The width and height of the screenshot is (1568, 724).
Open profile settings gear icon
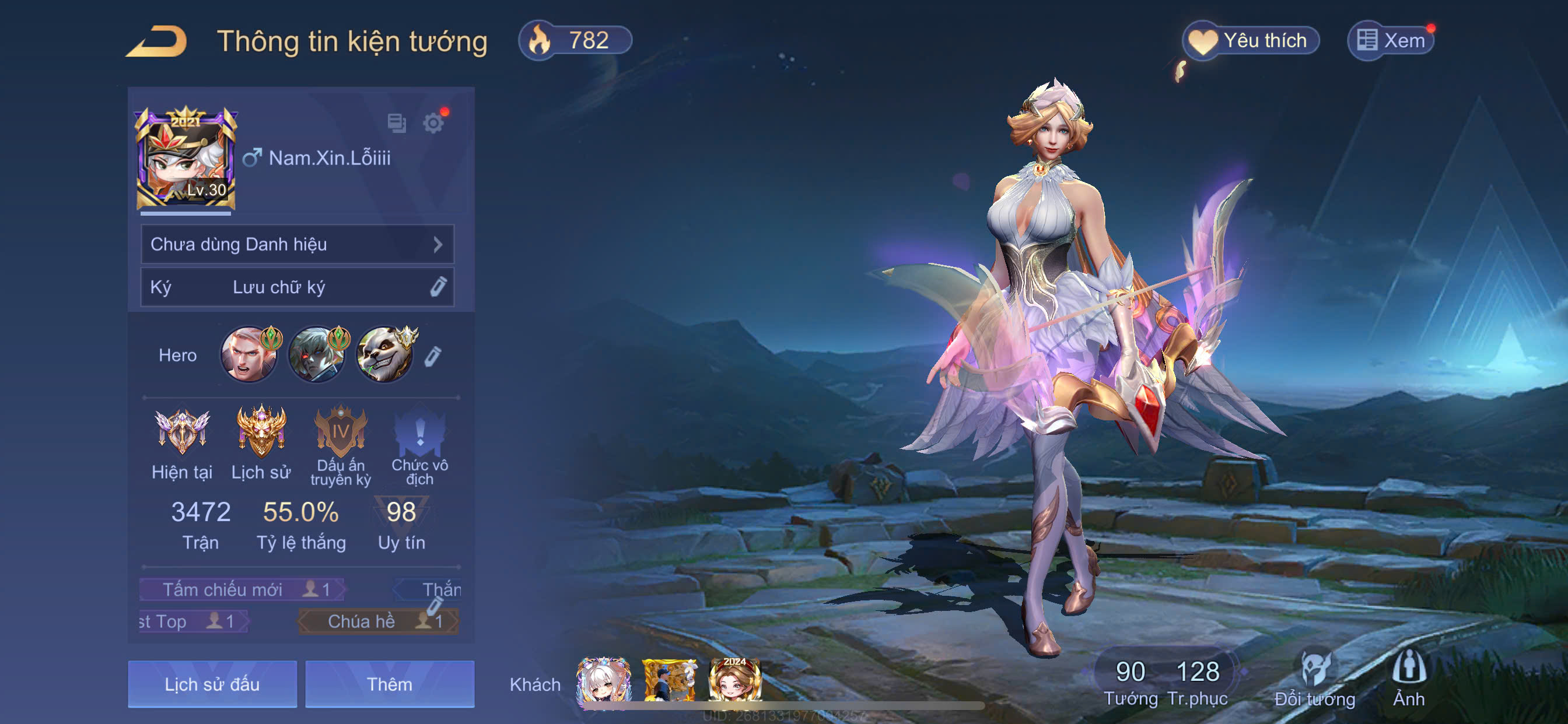433,124
